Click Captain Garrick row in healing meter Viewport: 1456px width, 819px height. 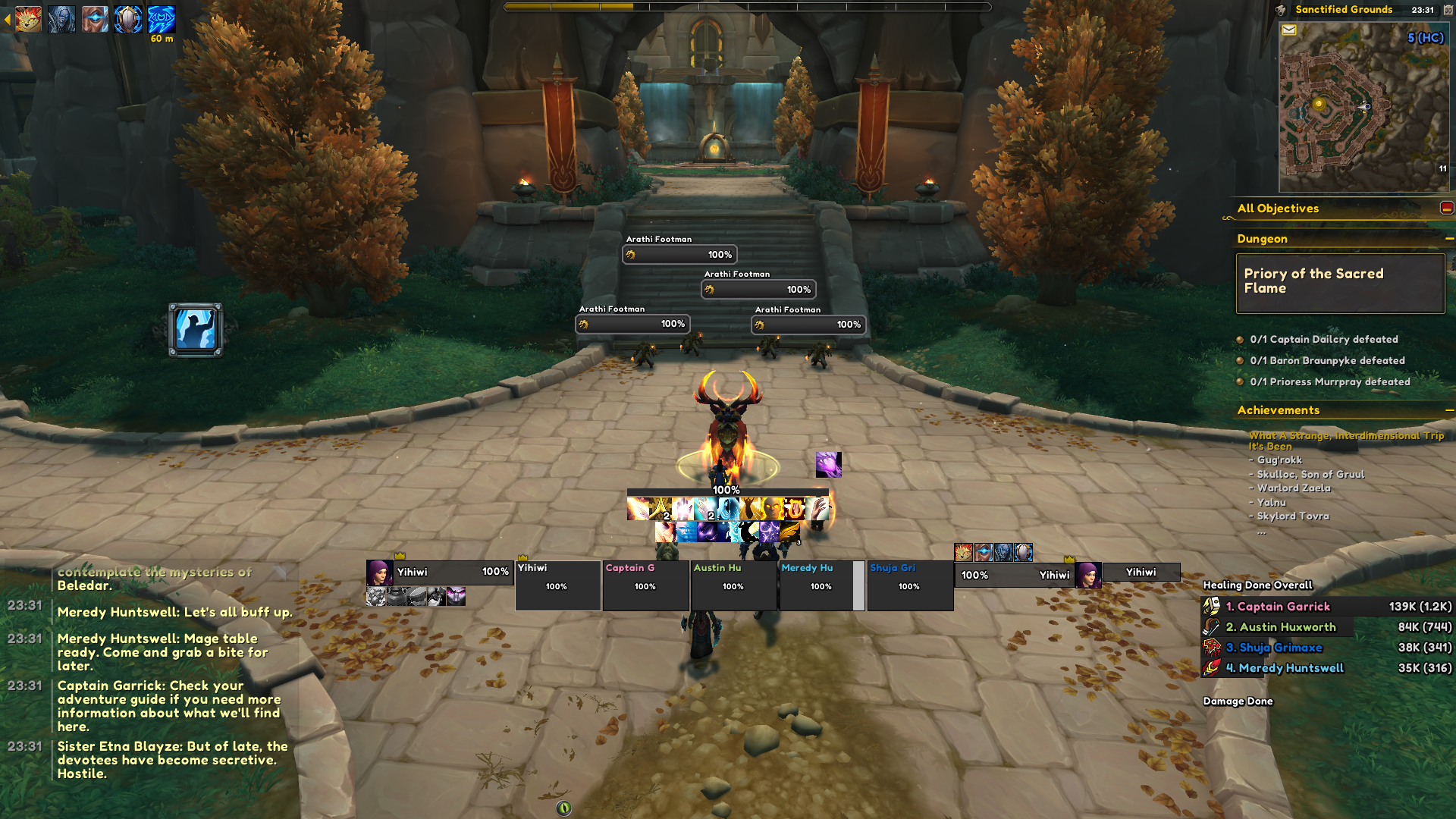click(x=1327, y=607)
